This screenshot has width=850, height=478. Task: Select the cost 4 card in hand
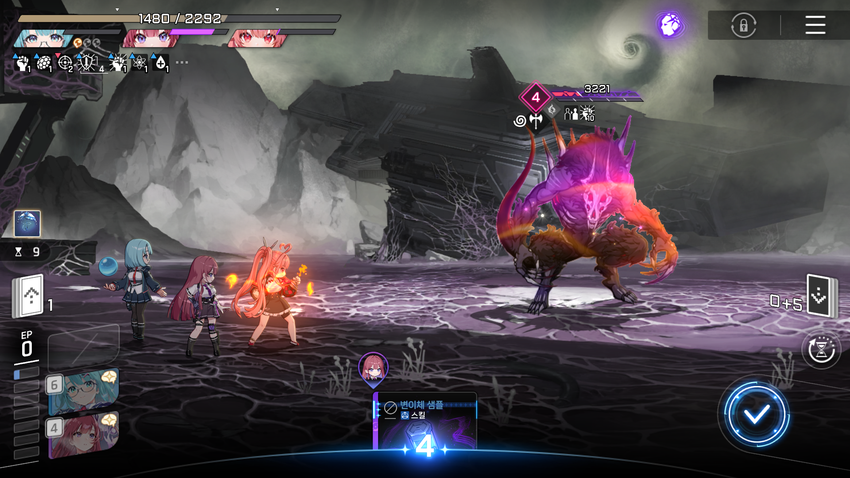(425, 423)
